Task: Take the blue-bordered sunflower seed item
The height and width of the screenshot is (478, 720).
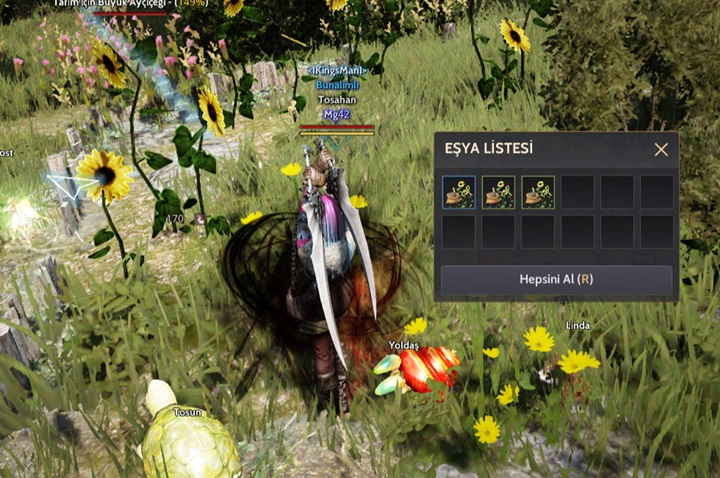Action: [x=458, y=192]
